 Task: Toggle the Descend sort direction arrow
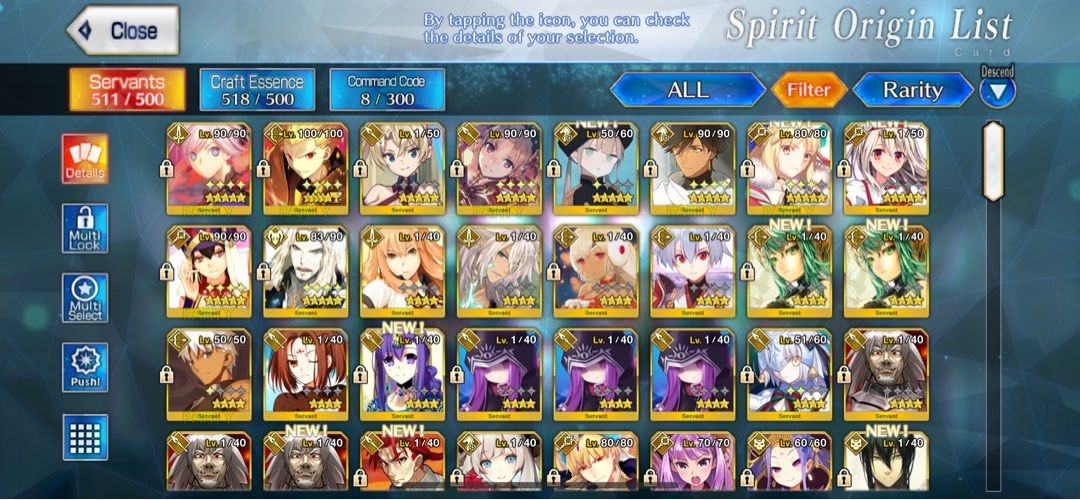point(997,91)
